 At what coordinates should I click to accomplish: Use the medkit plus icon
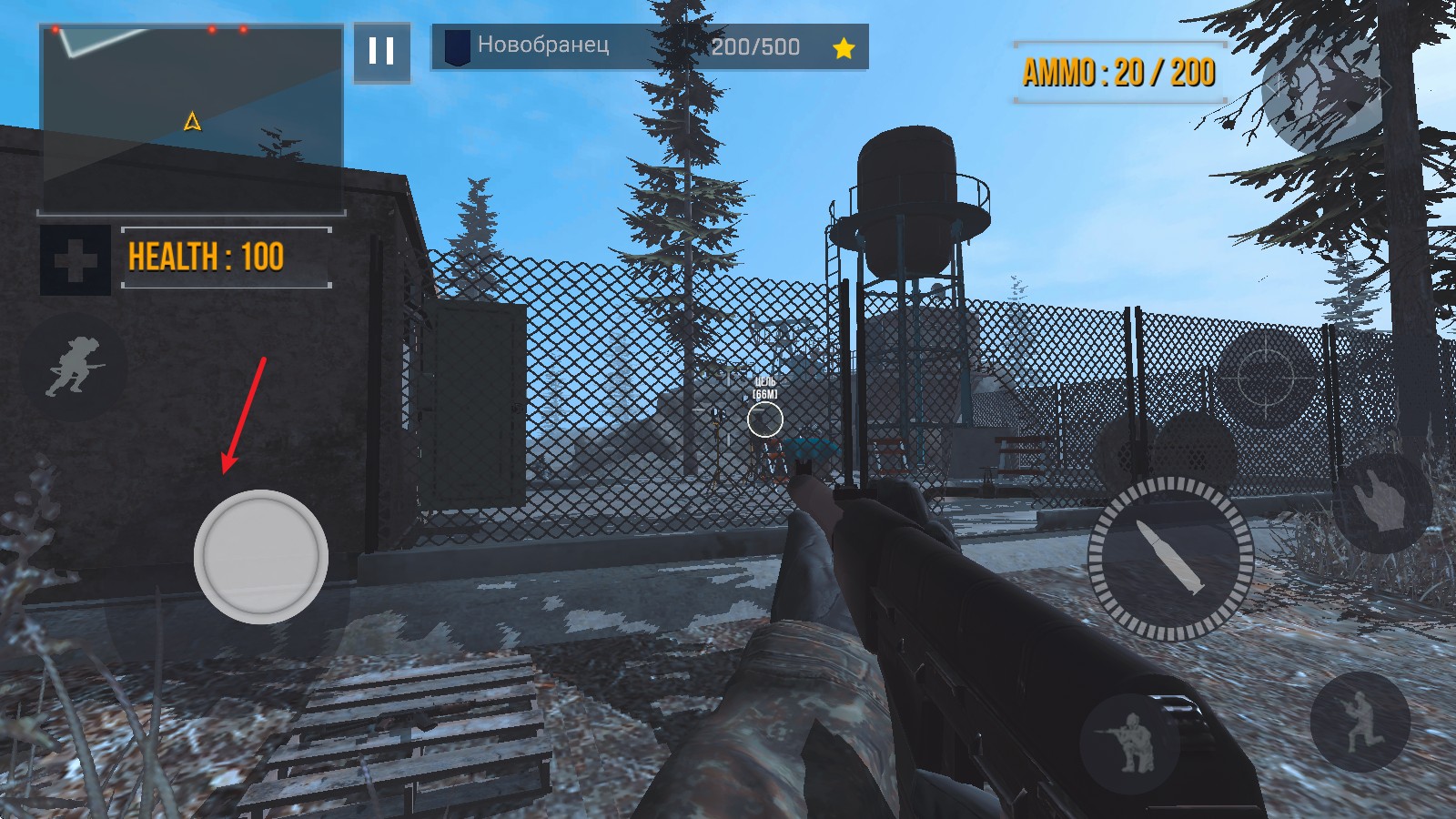click(x=76, y=261)
